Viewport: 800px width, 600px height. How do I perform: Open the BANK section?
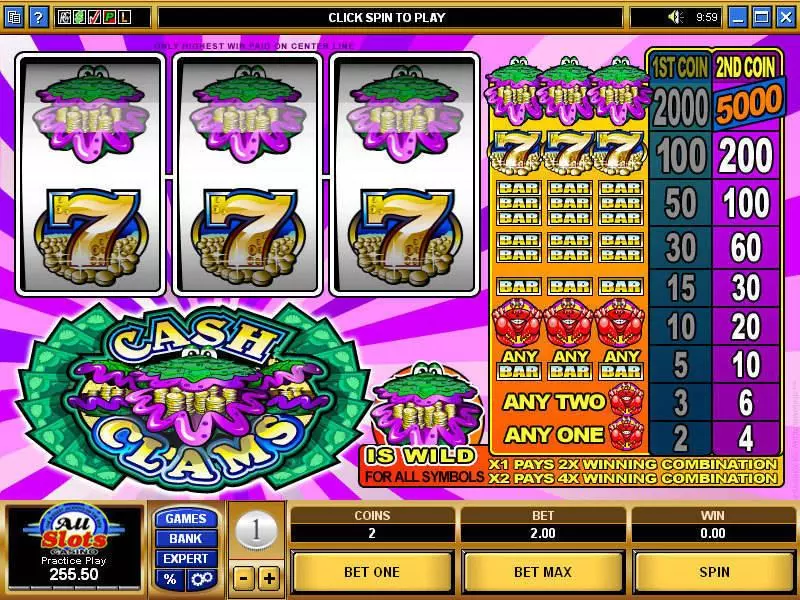pyautogui.click(x=185, y=539)
